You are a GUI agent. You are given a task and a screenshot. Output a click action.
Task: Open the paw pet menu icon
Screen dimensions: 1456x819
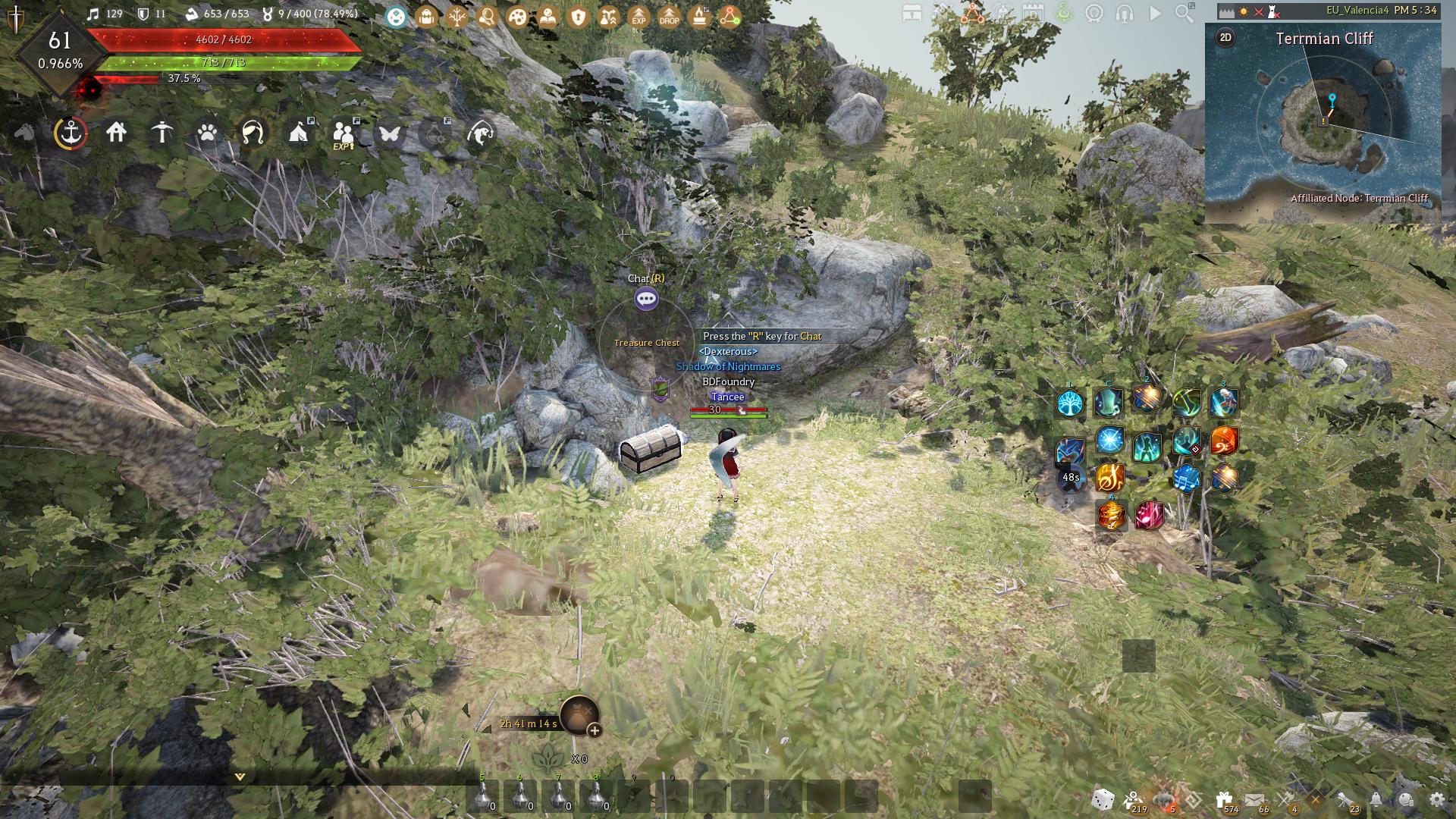(x=207, y=133)
